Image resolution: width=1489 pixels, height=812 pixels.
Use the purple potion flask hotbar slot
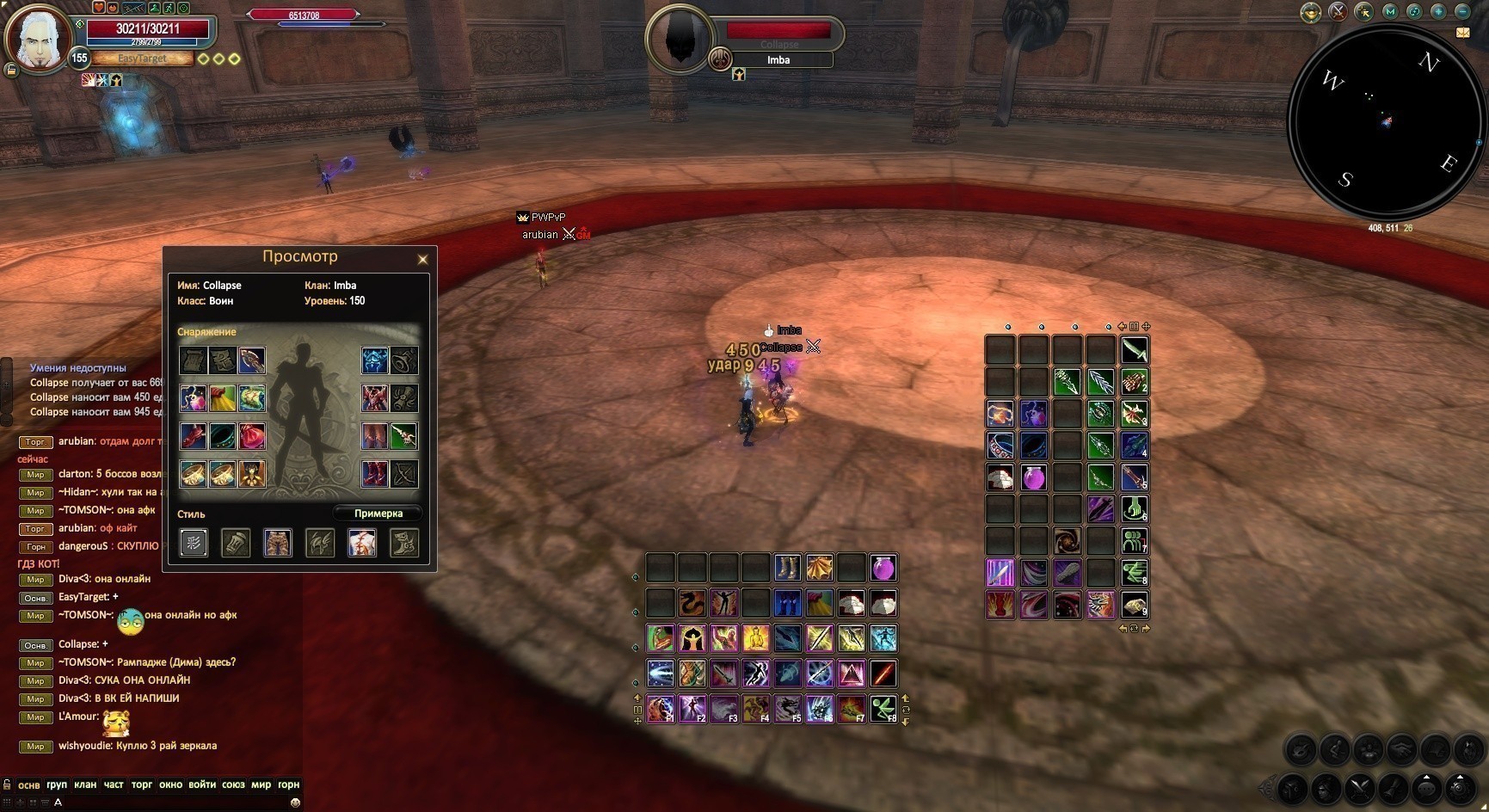pyautogui.click(x=883, y=568)
